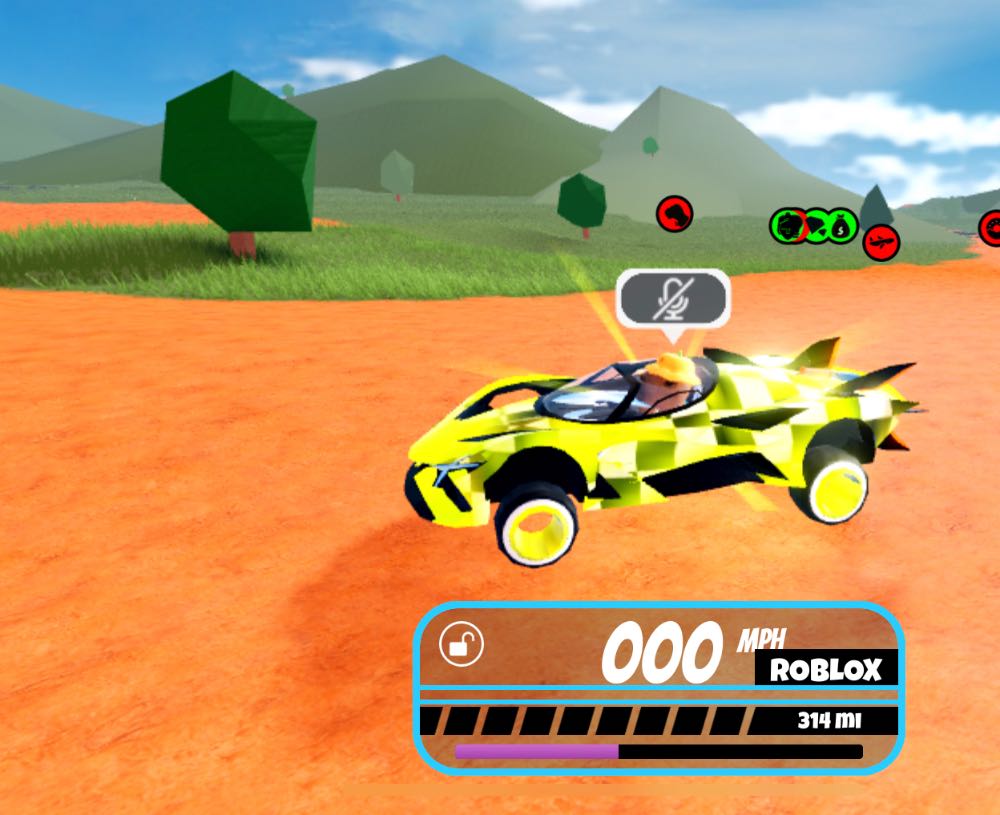Select the green money bag robbery marker
1000x815 pixels.
pos(843,224)
